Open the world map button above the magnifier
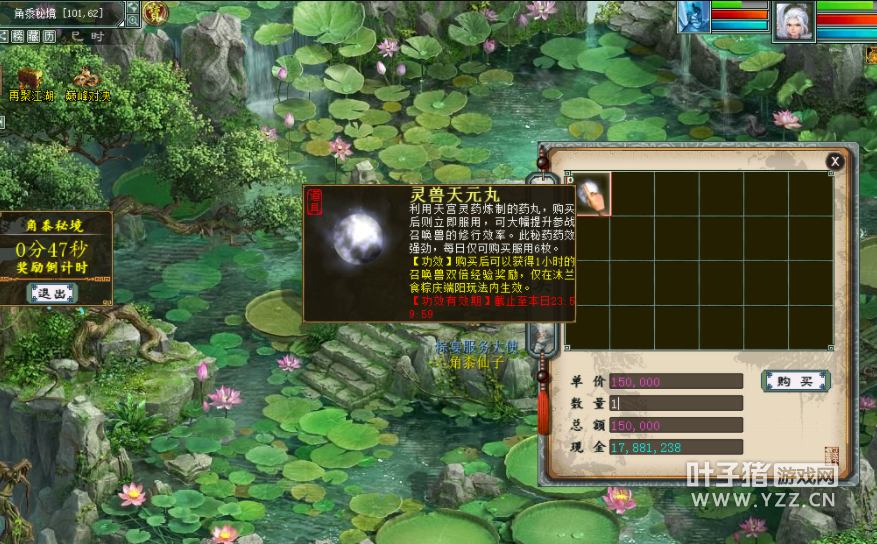Screen dimensions: 877x544 click(133, 7)
